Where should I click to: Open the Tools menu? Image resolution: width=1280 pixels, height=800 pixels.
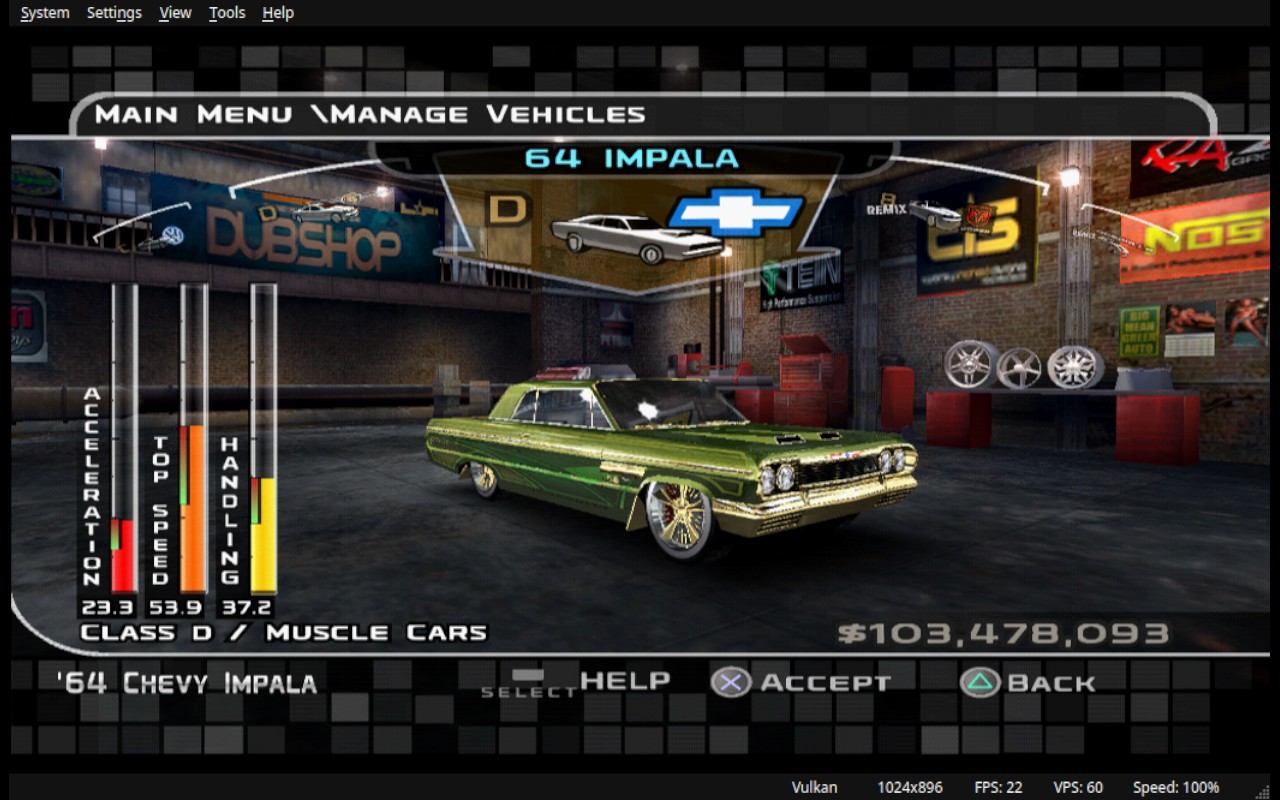[227, 13]
